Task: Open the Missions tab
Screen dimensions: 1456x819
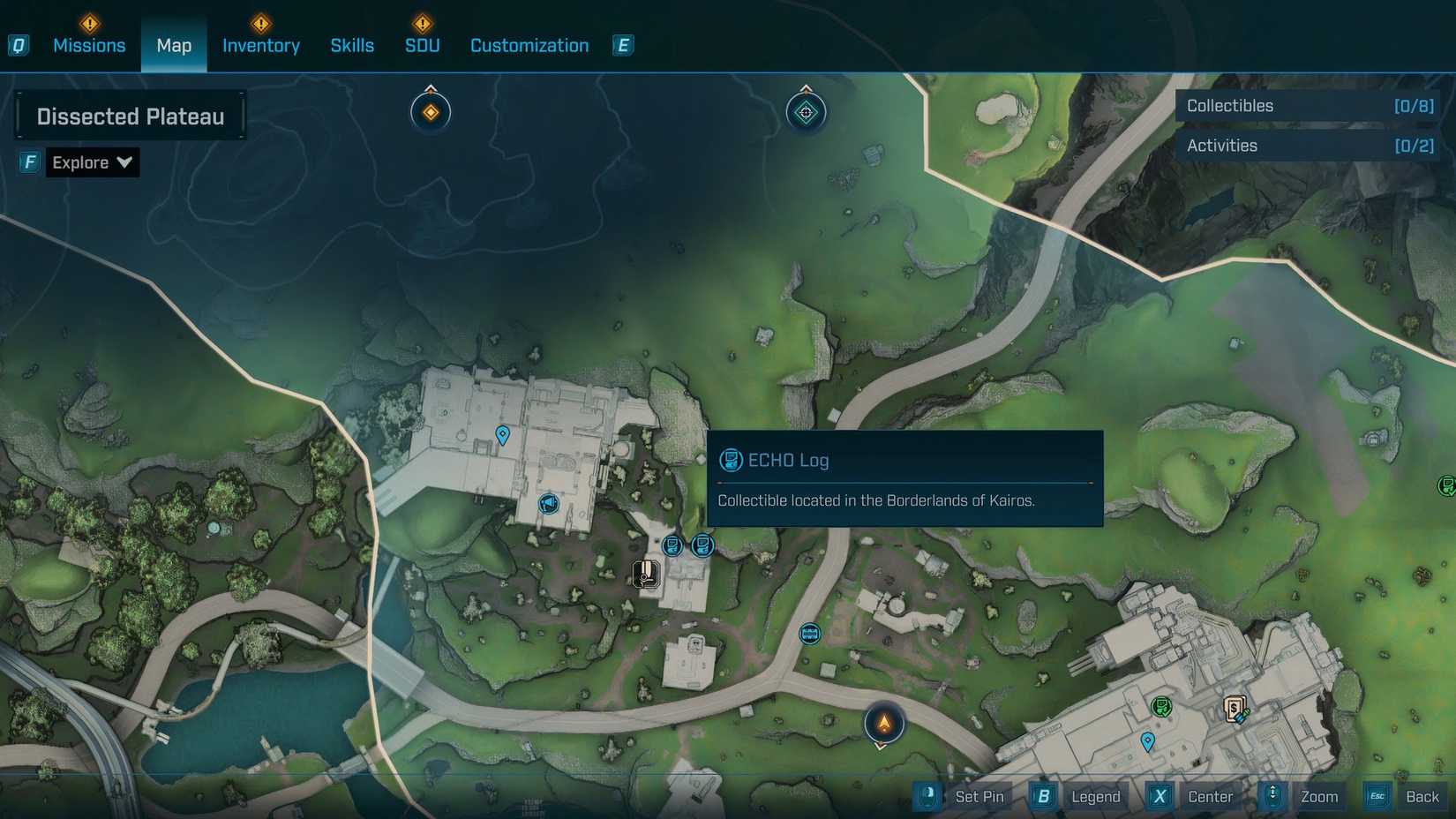Action: click(89, 45)
